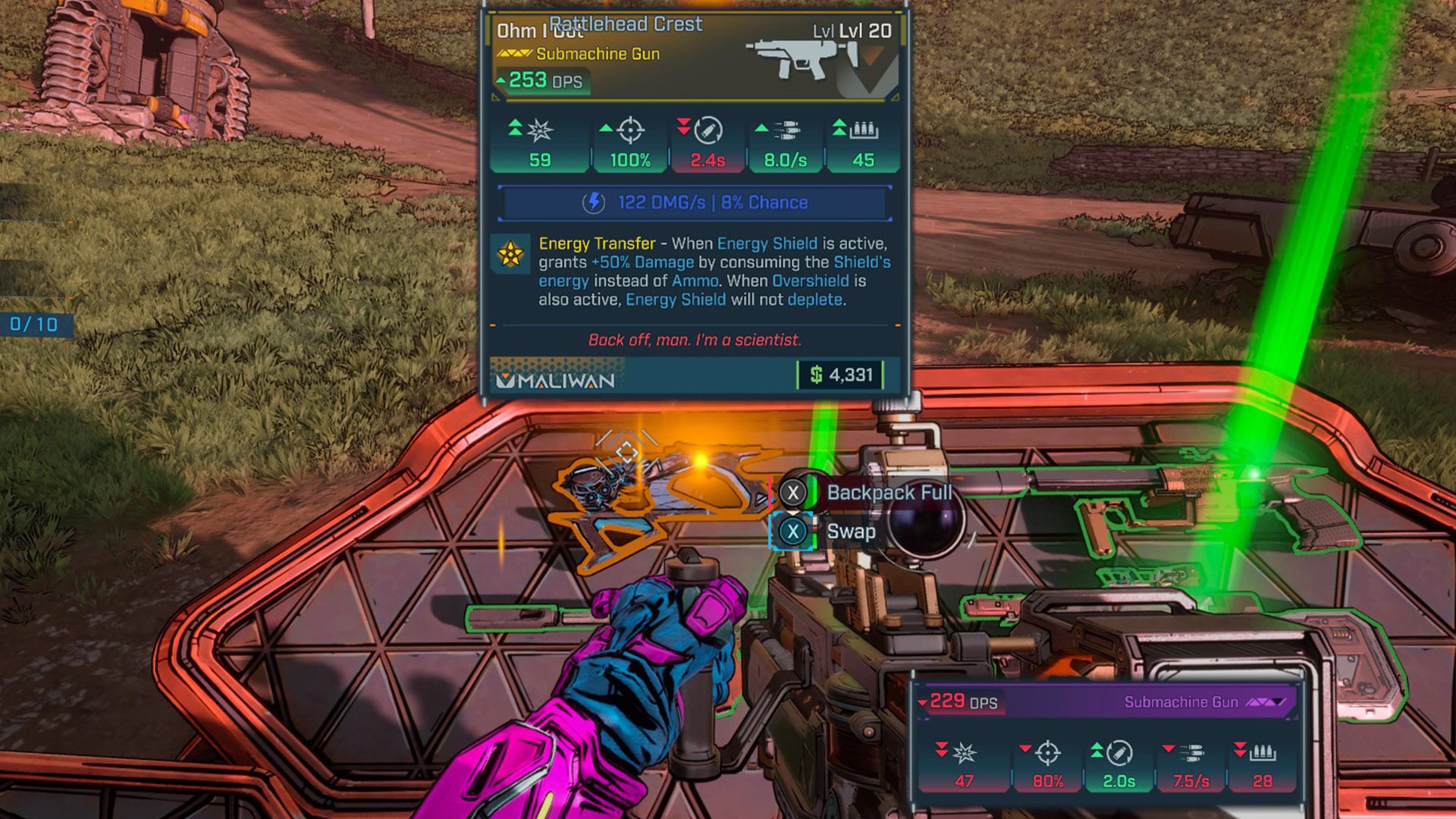
Task: Select the Energy Transfer perk star icon
Action: click(x=510, y=254)
